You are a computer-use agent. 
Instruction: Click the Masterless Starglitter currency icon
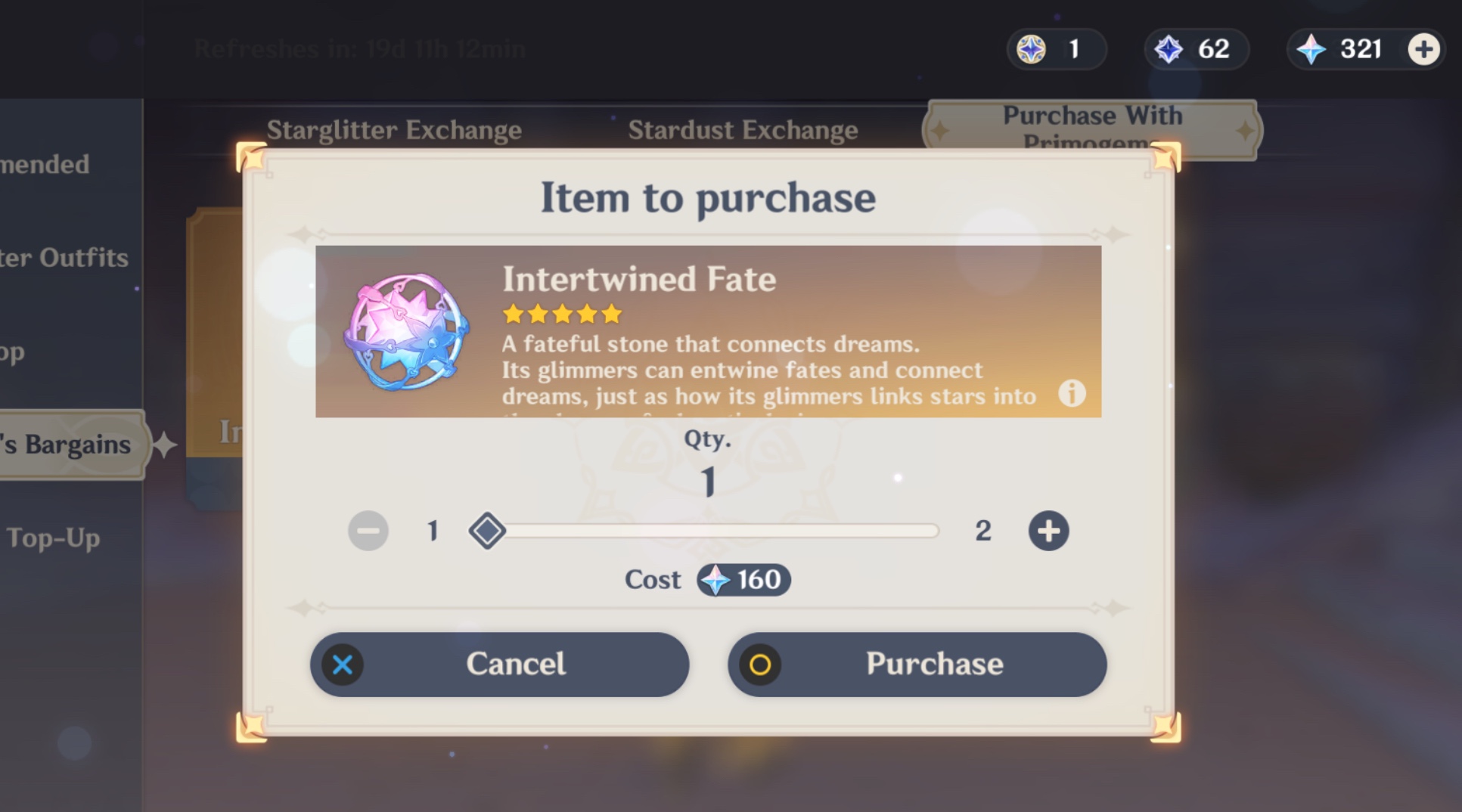(1030, 48)
